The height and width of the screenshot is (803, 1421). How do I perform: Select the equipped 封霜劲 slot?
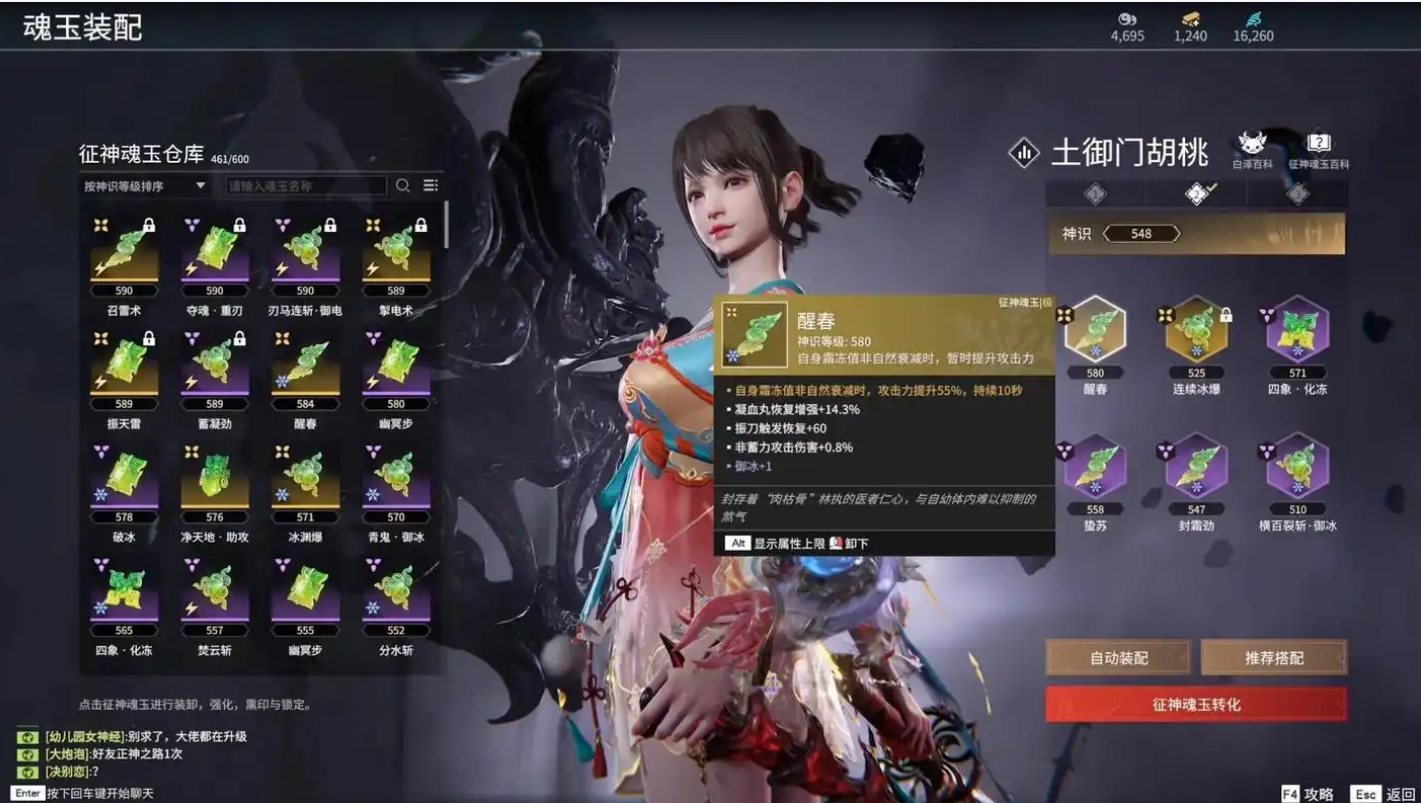(x=1197, y=469)
